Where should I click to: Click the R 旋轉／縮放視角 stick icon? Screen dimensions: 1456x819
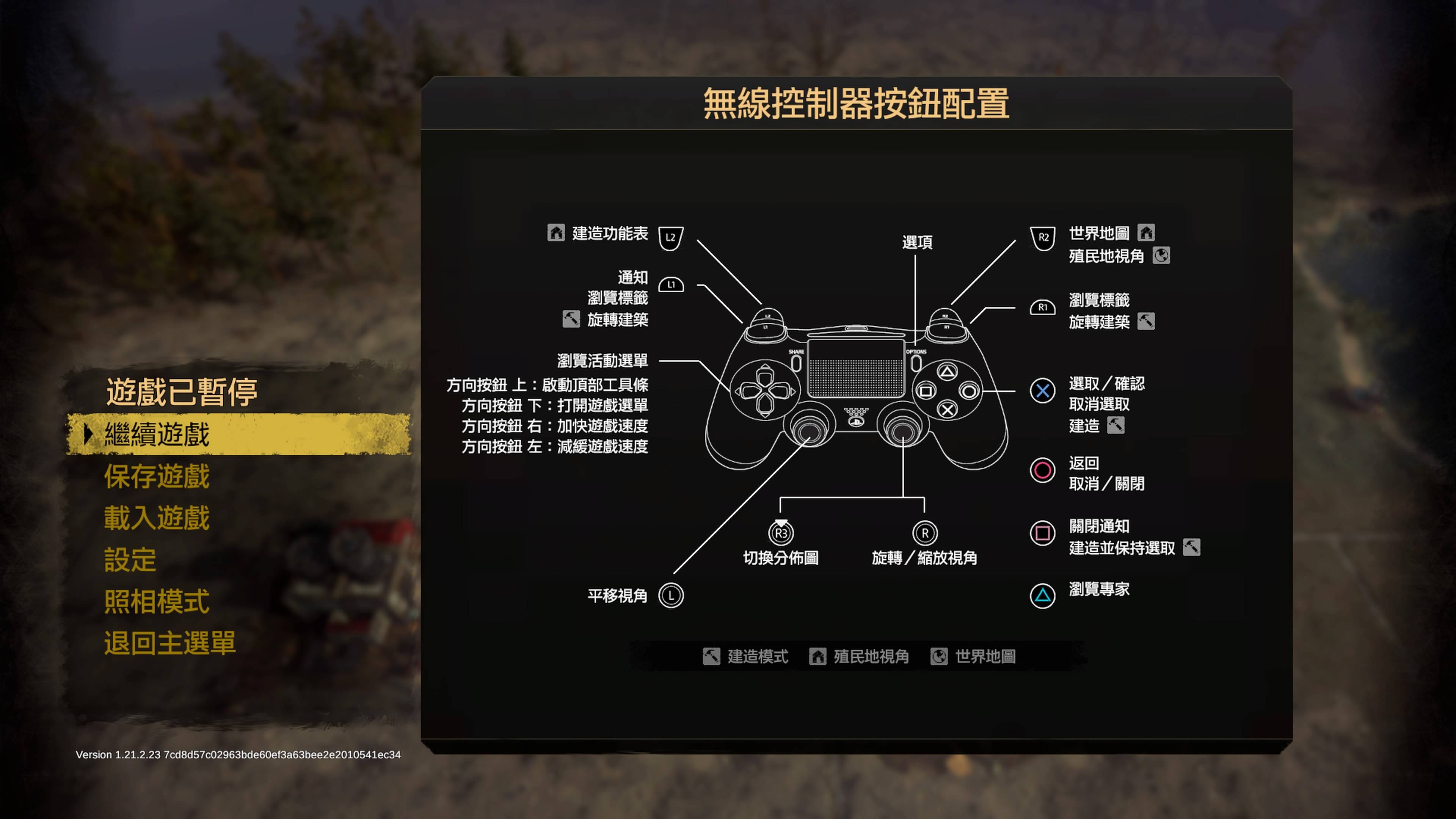(x=925, y=533)
